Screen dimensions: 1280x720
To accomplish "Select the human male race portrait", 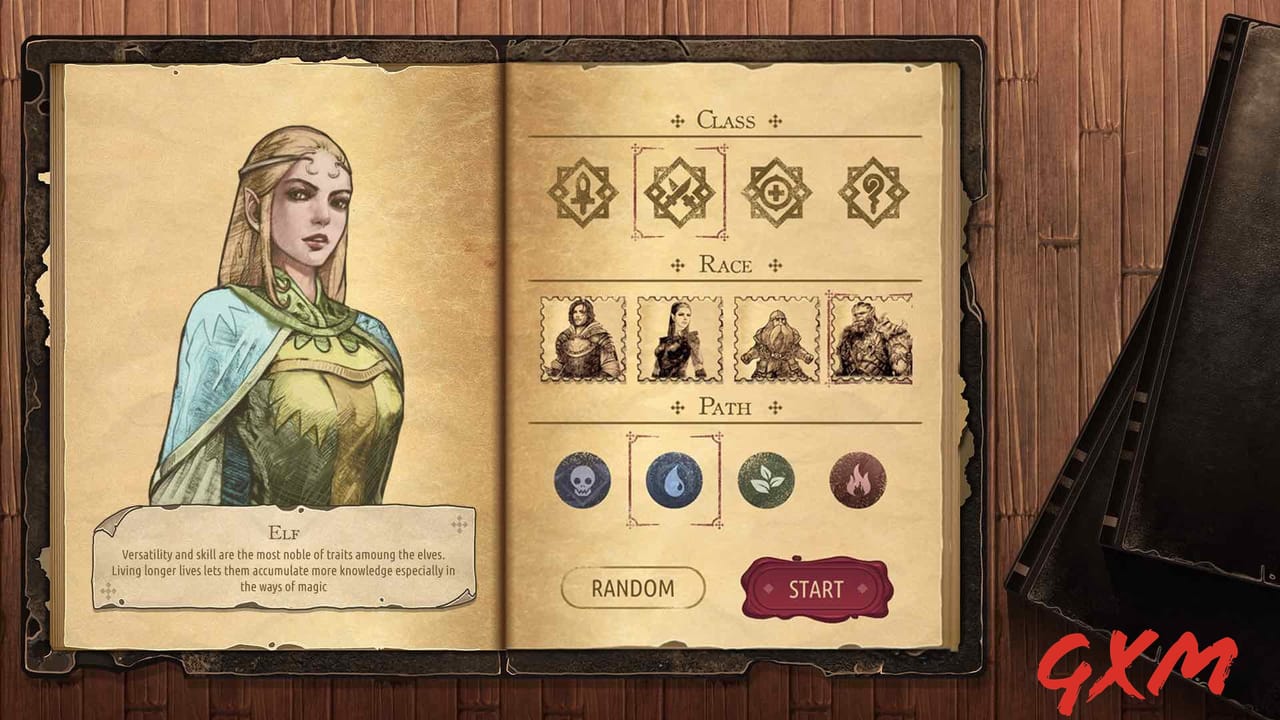I will (581, 341).
